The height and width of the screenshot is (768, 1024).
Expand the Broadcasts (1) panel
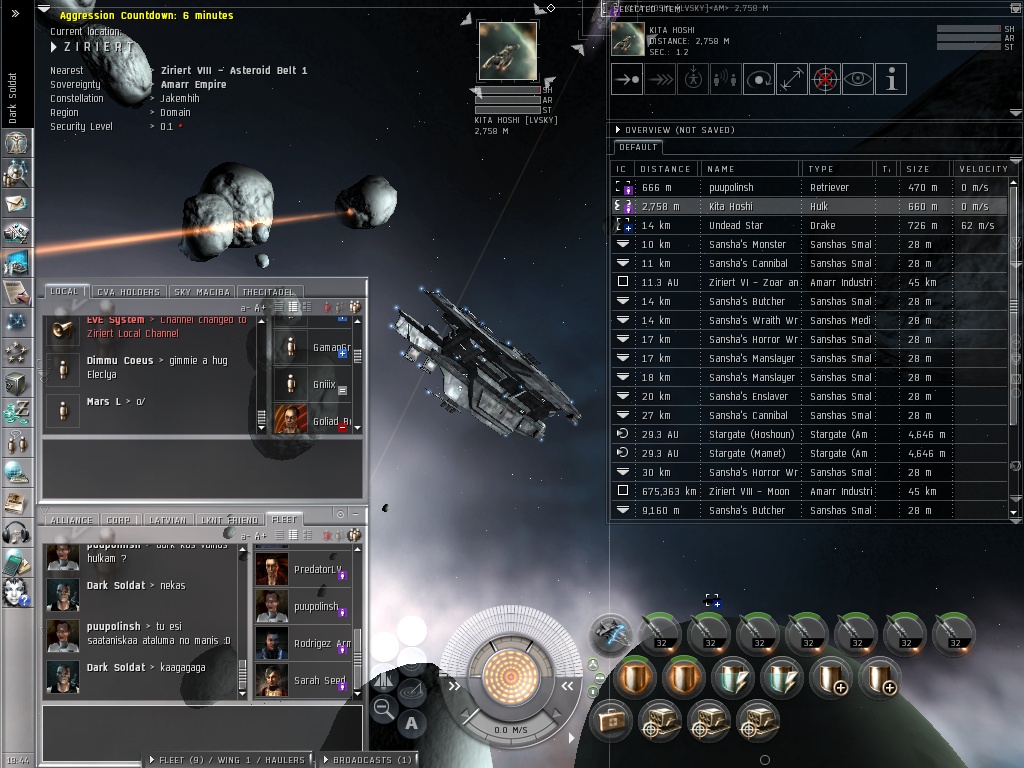click(x=367, y=760)
